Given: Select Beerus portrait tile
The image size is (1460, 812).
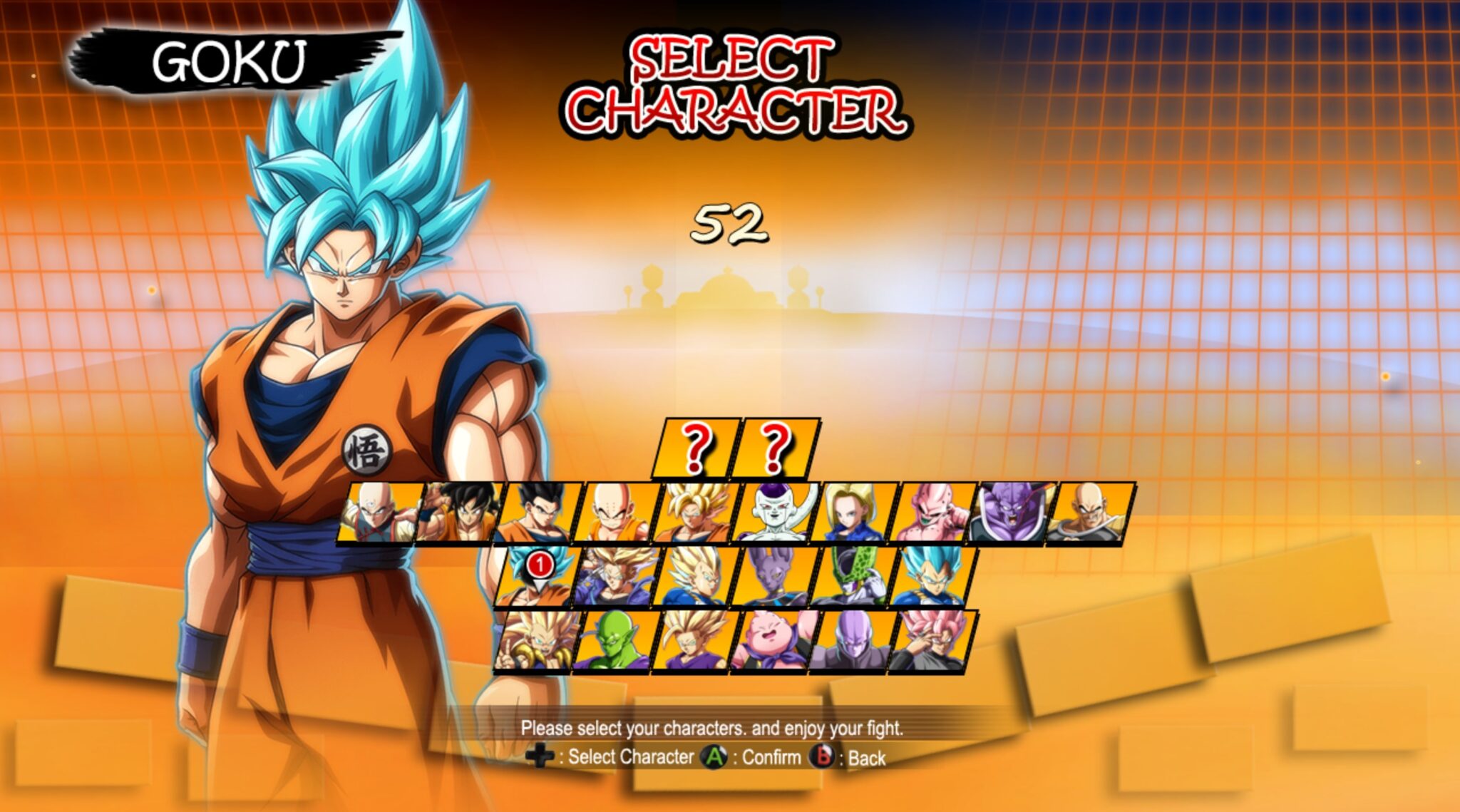Looking at the screenshot, I should click(x=773, y=577).
